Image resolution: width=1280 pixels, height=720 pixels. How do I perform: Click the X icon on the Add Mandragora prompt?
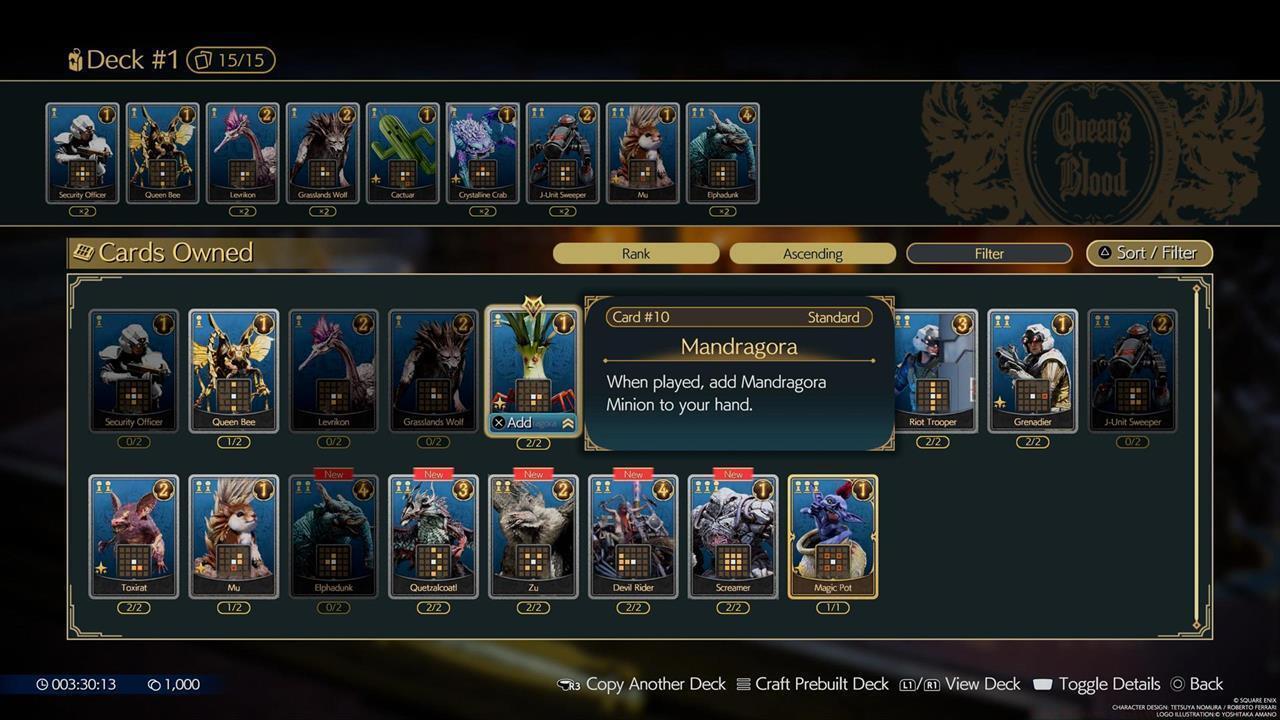pyautogui.click(x=498, y=422)
